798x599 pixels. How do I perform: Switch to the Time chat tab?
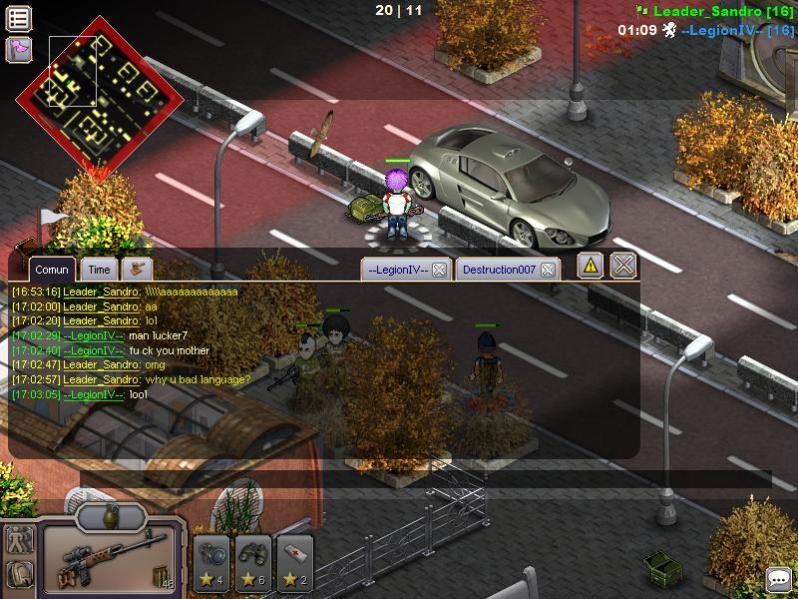click(x=98, y=269)
